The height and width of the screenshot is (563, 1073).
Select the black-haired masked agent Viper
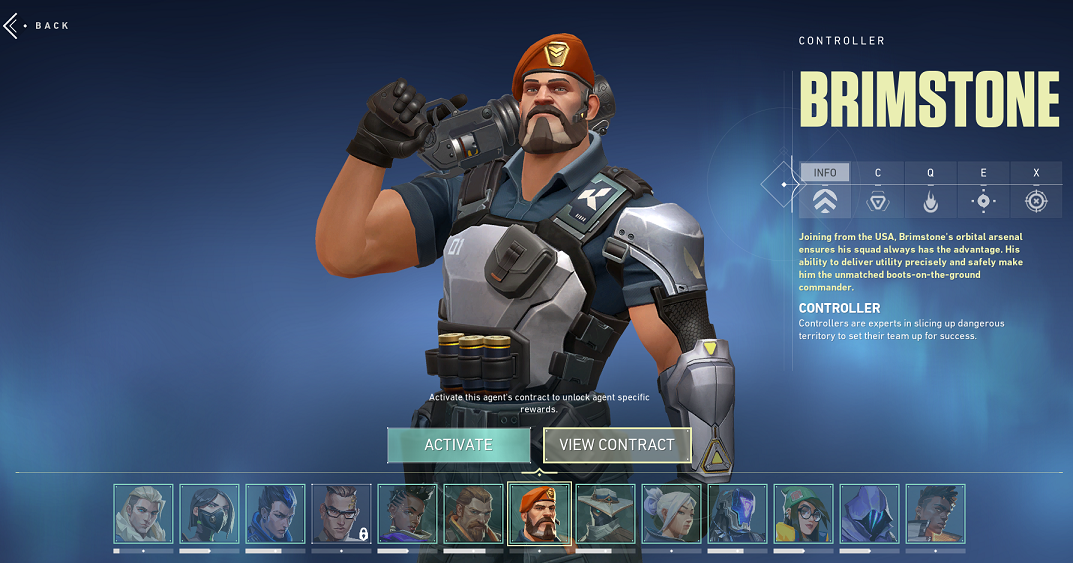click(x=209, y=513)
